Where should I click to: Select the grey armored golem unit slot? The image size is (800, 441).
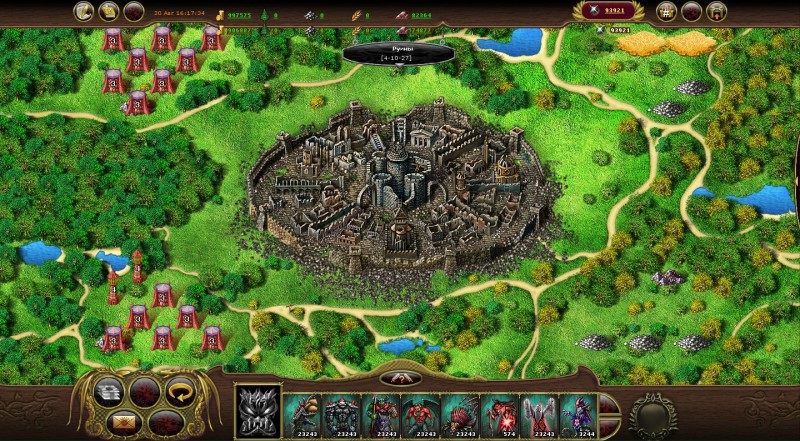pos(340,410)
